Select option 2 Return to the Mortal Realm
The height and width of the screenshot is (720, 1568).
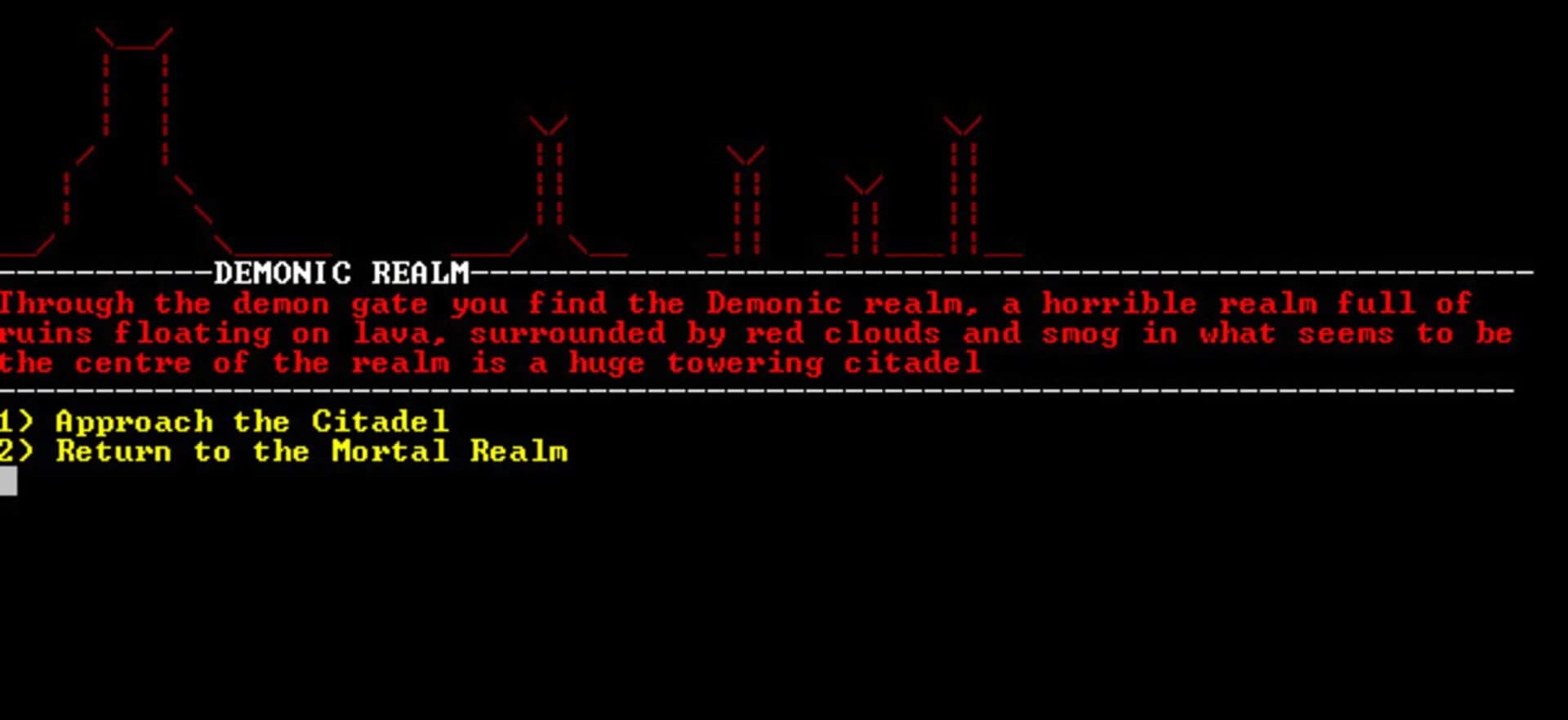(286, 451)
